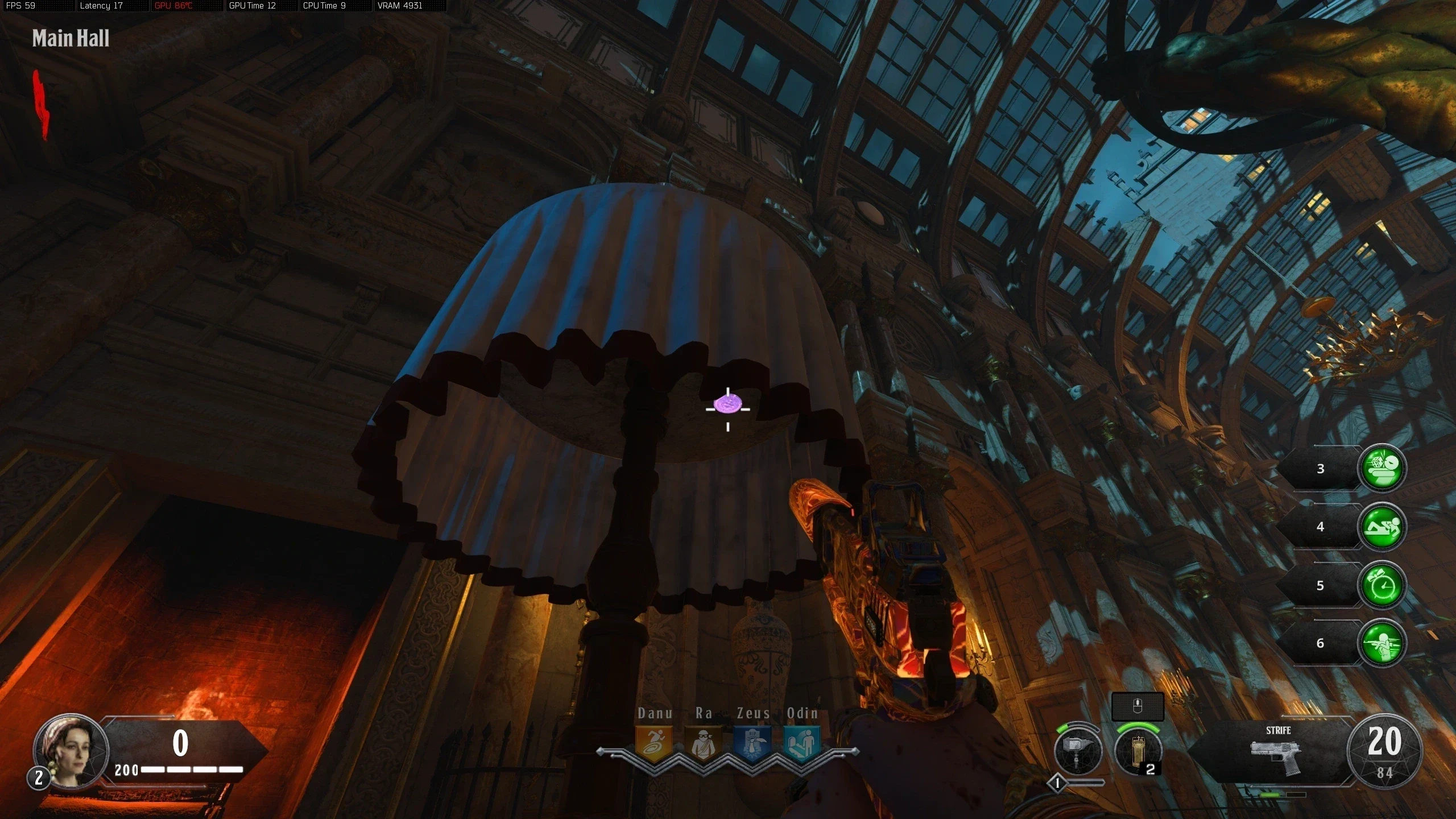The height and width of the screenshot is (819, 1456).
Task: Select the hammer special weapon icon
Action: click(x=1078, y=751)
